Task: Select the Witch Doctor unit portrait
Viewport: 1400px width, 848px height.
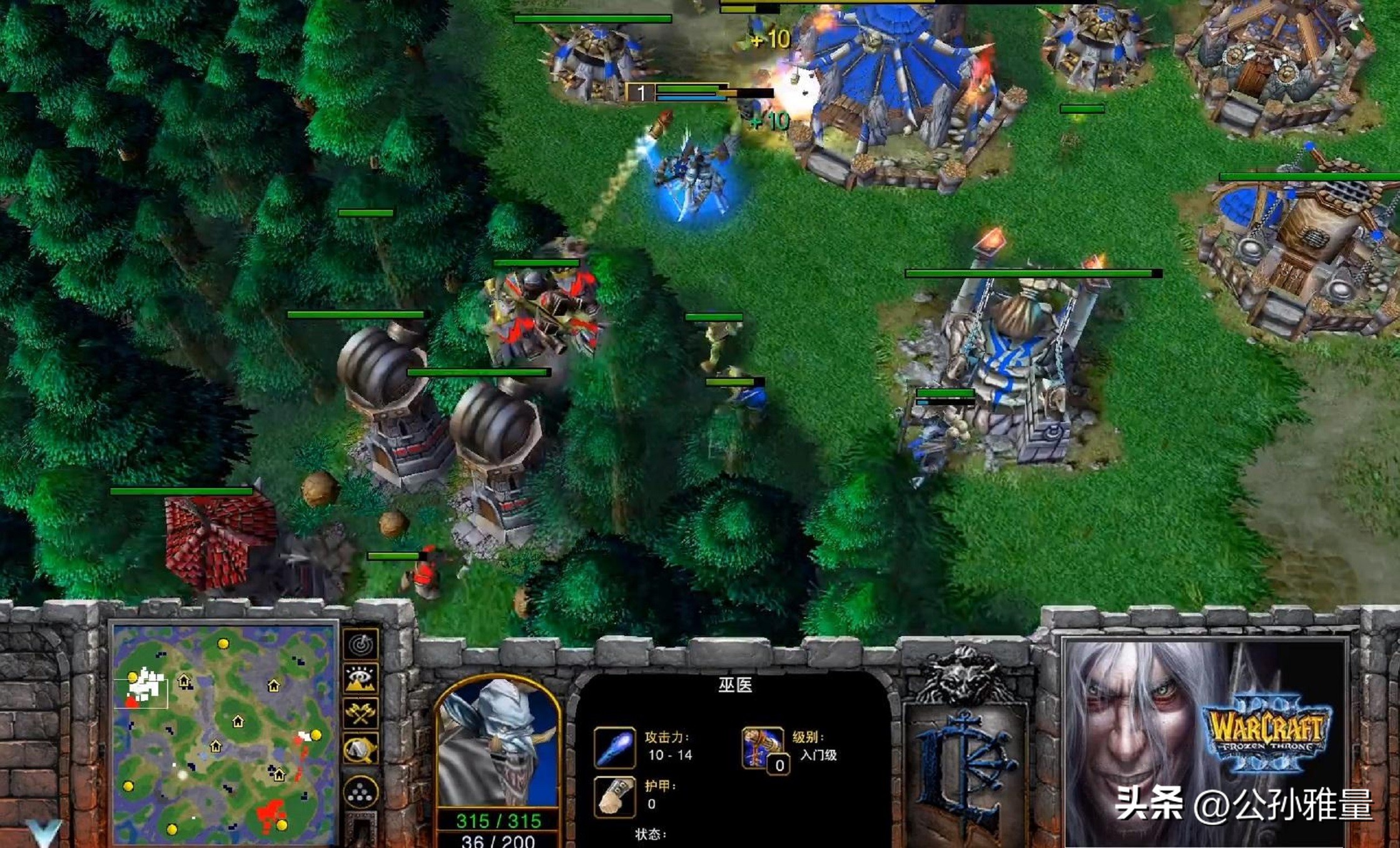Action: 497,744
